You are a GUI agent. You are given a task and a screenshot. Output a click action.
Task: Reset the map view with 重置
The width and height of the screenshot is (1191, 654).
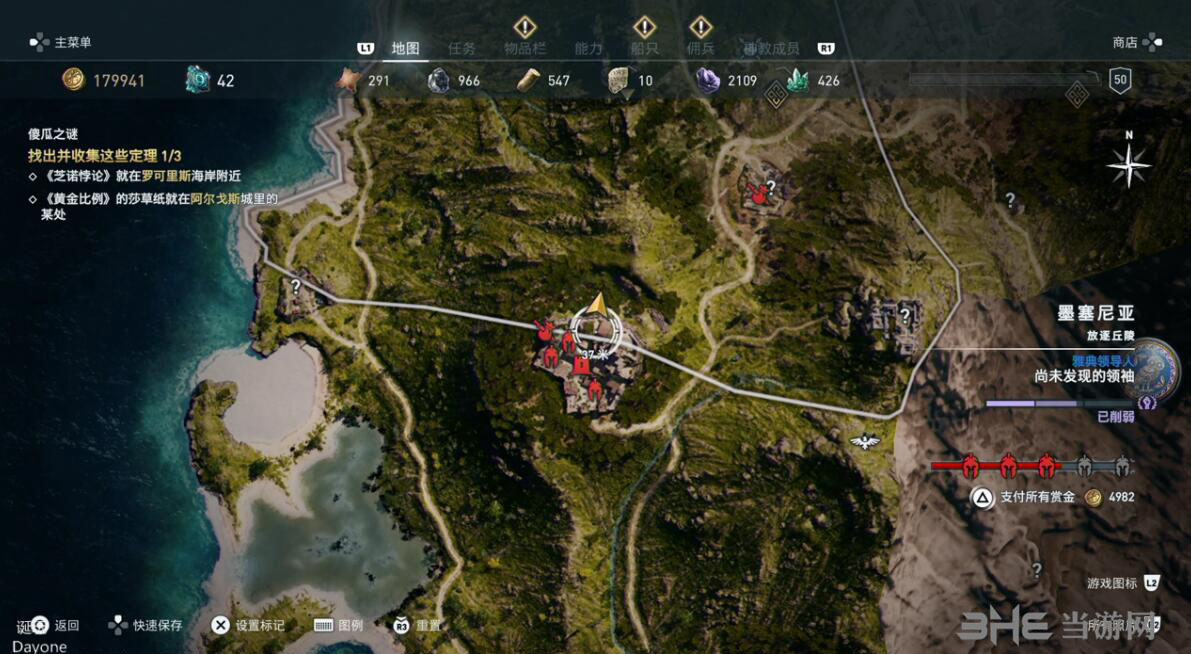click(428, 625)
